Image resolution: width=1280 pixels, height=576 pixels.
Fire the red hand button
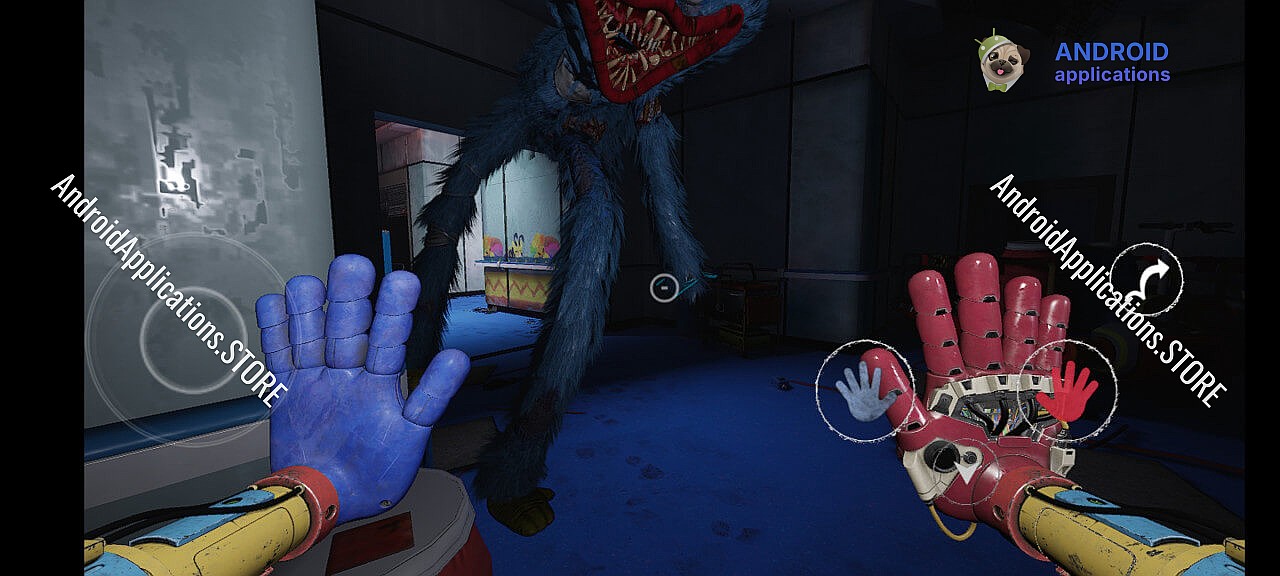click(x=1066, y=390)
